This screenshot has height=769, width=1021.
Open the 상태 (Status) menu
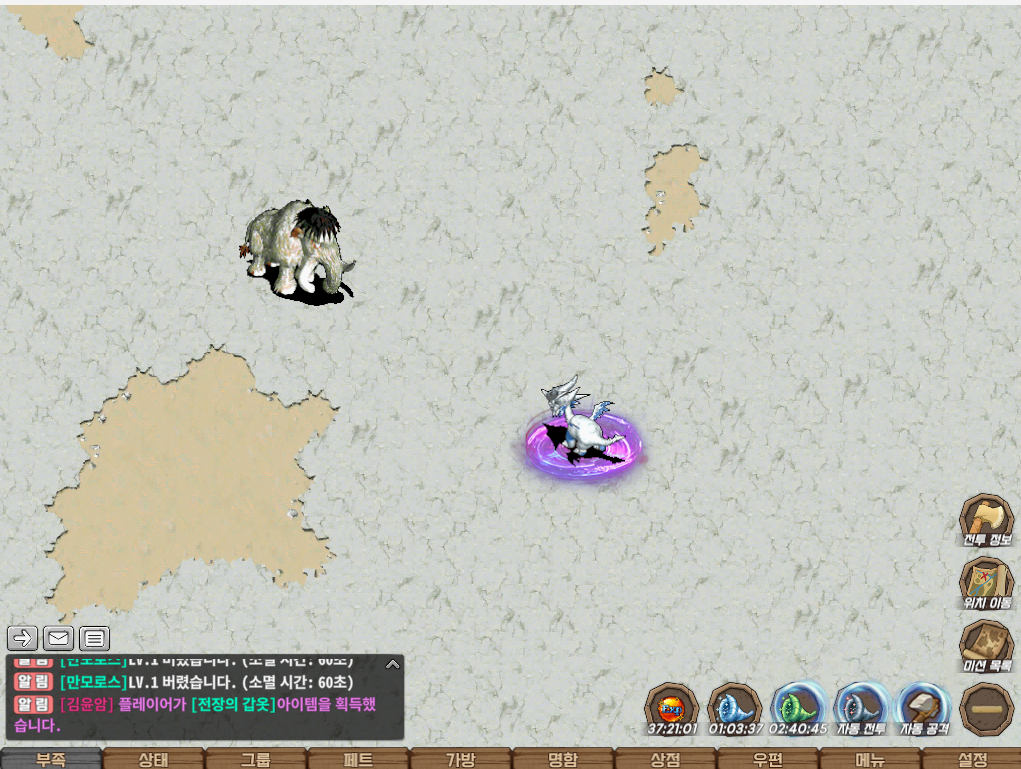click(153, 759)
